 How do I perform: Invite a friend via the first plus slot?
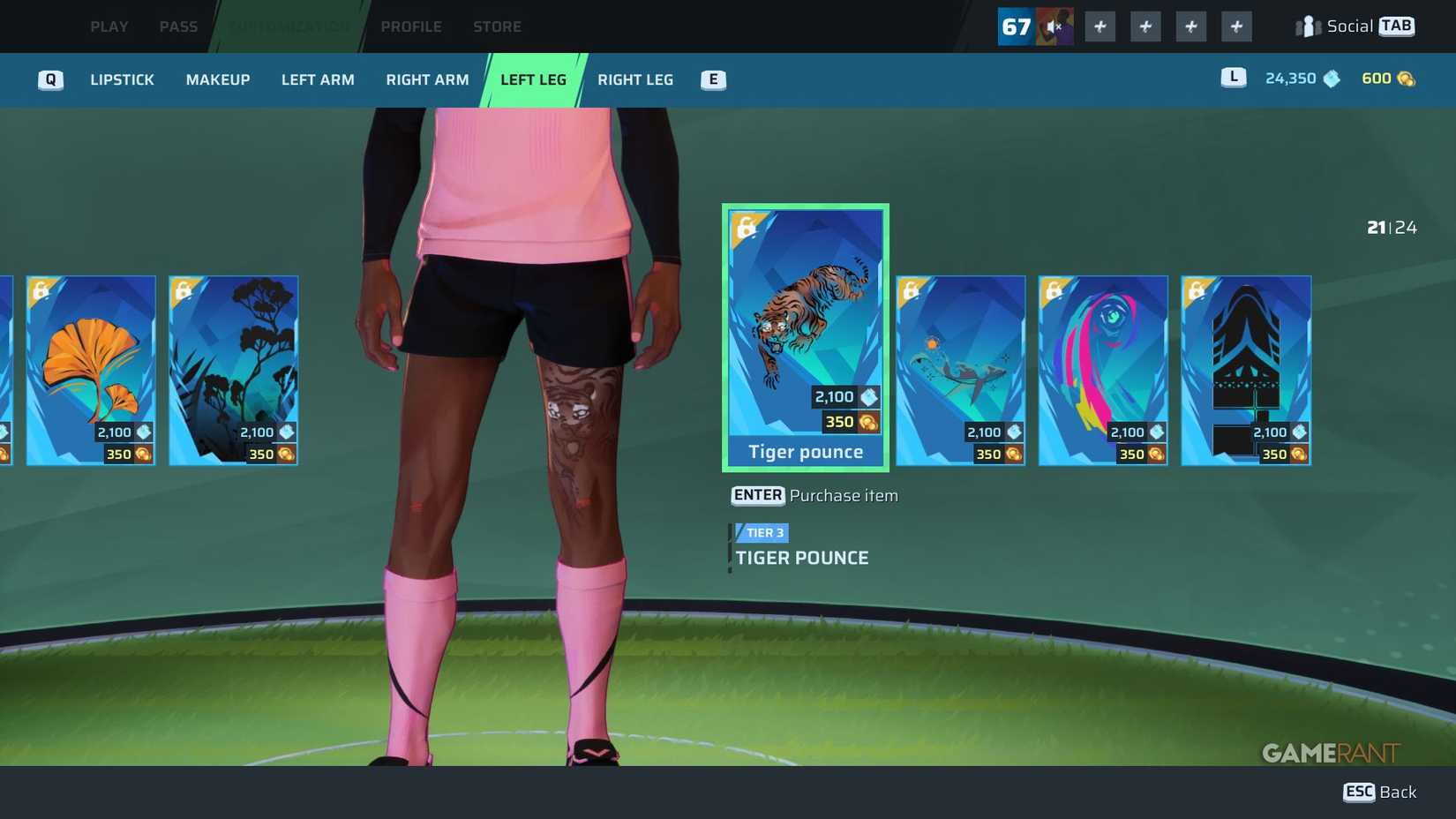pos(1100,26)
